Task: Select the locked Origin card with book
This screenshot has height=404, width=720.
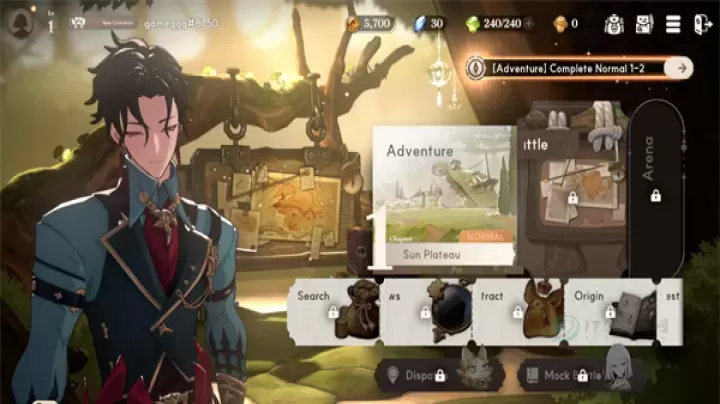Action: 612,310
